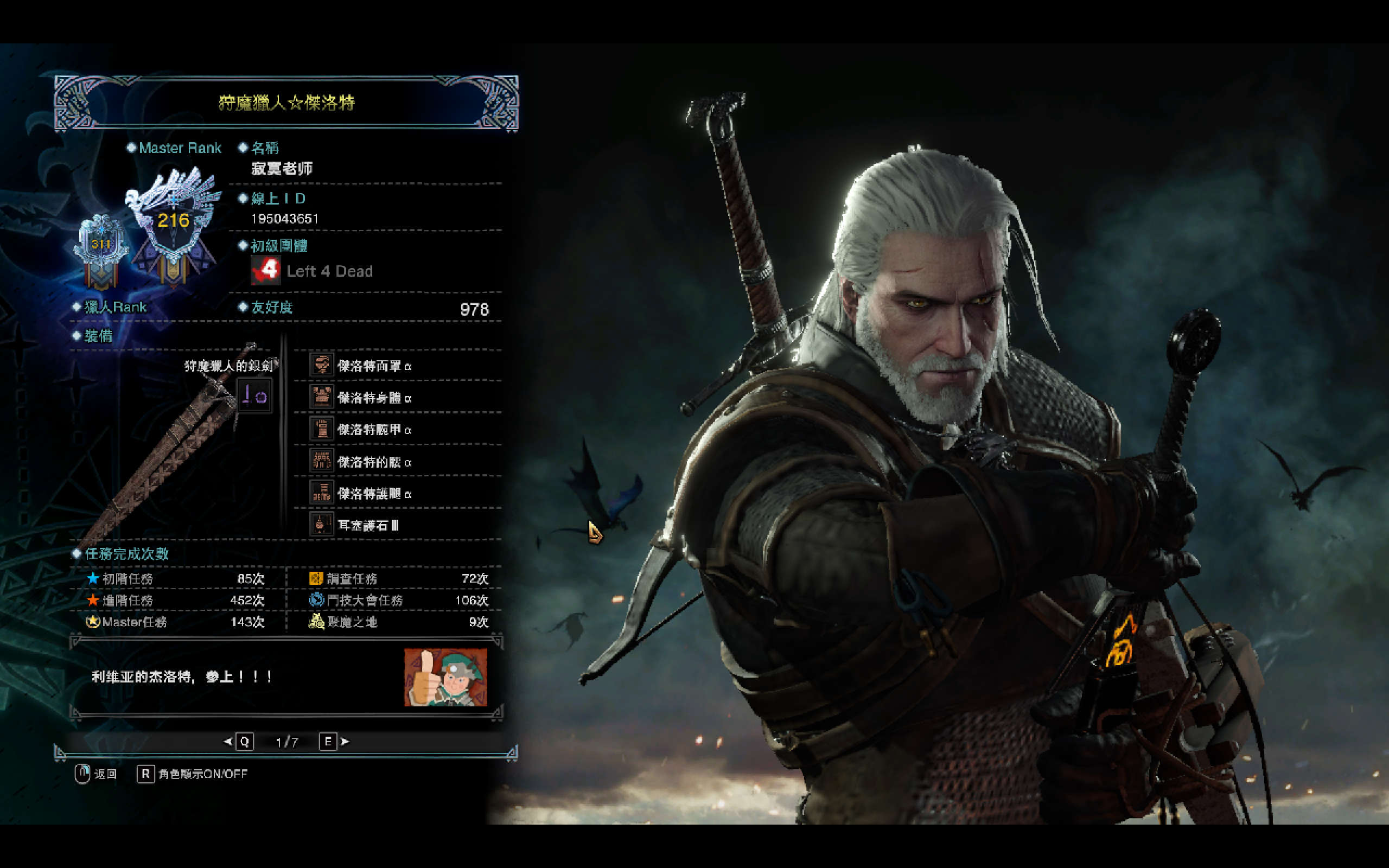This screenshot has width=1389, height=868.
Task: Click the thumbs-up greeting portrait thumbnail
Action: 445,678
